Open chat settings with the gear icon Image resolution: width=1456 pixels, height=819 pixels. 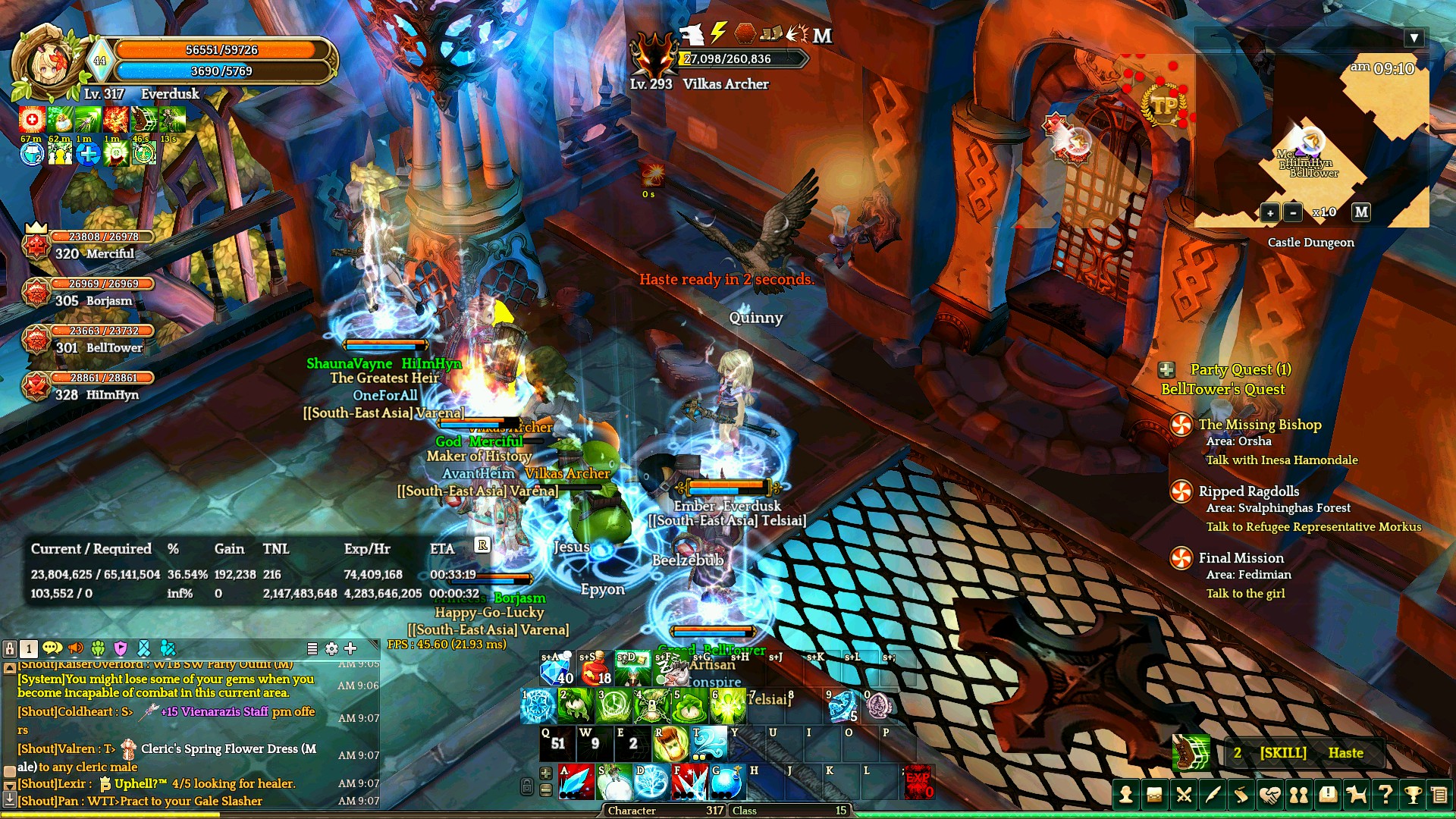[x=331, y=648]
